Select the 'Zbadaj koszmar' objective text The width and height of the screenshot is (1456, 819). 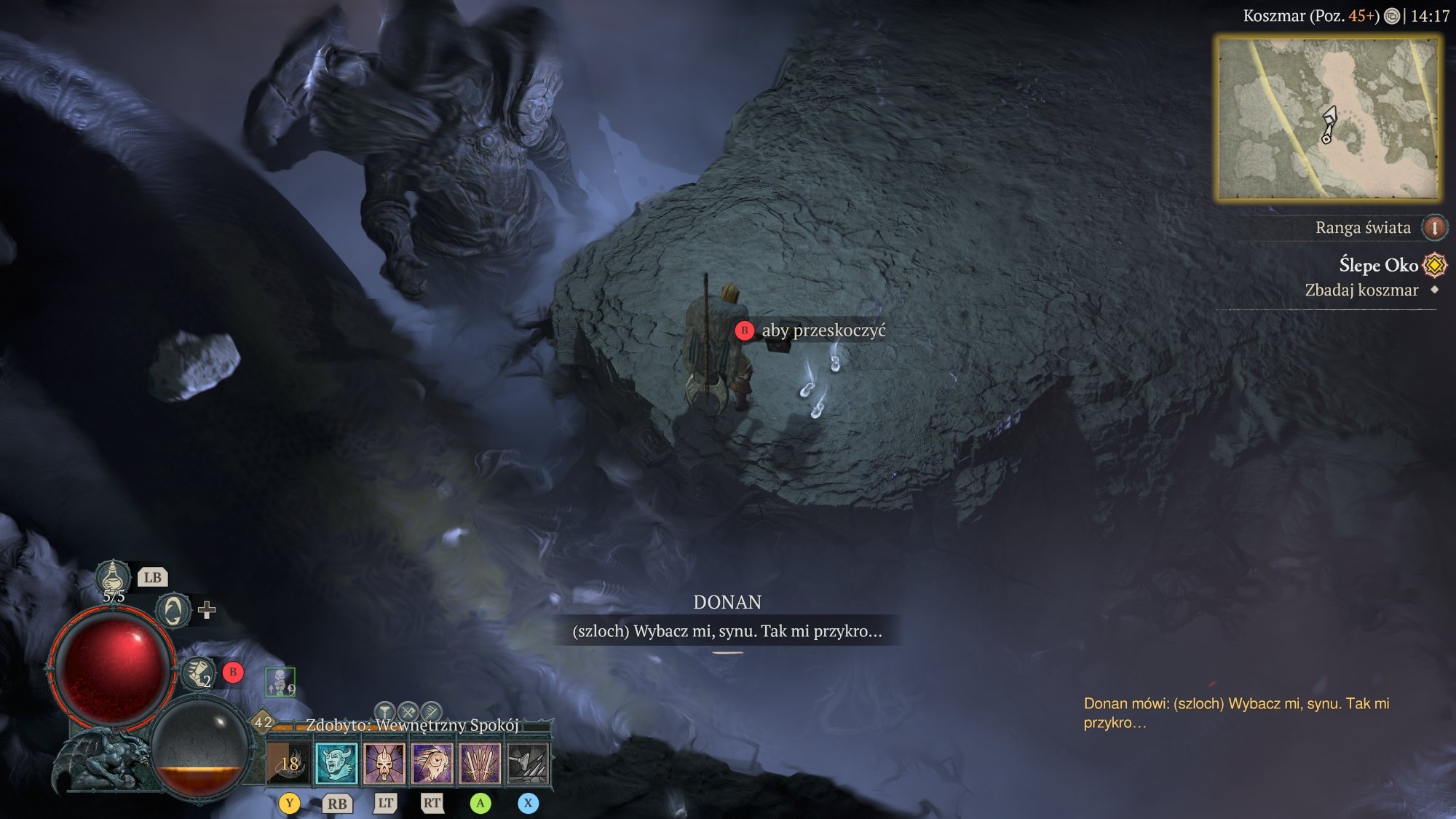pyautogui.click(x=1363, y=290)
